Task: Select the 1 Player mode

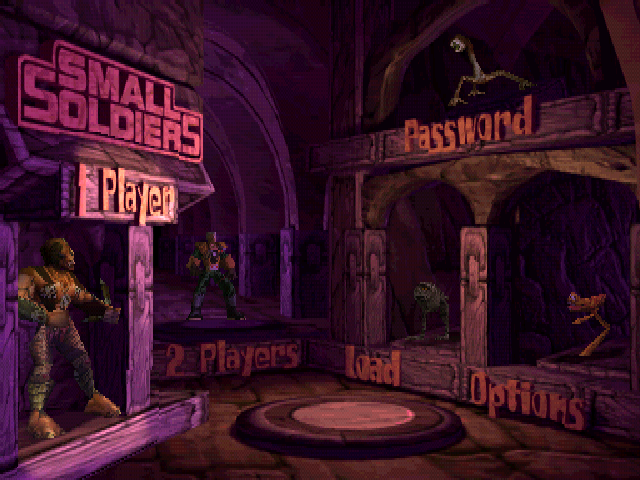Action: (127, 196)
